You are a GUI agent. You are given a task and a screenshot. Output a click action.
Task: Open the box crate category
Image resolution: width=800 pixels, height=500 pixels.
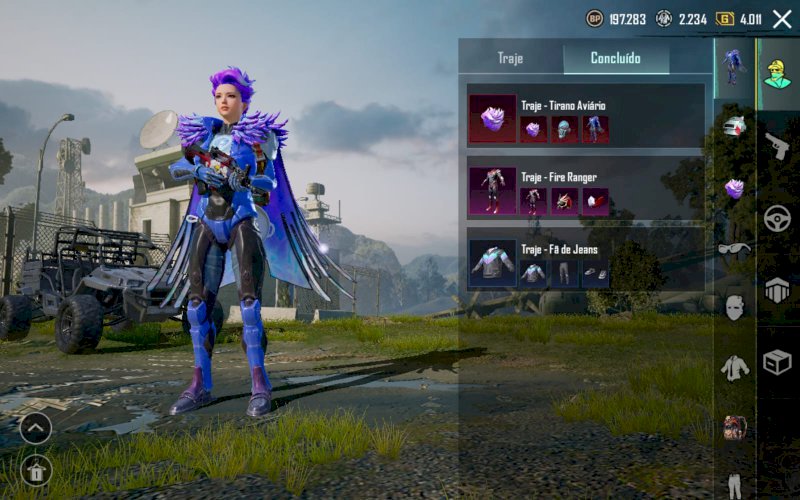(777, 362)
